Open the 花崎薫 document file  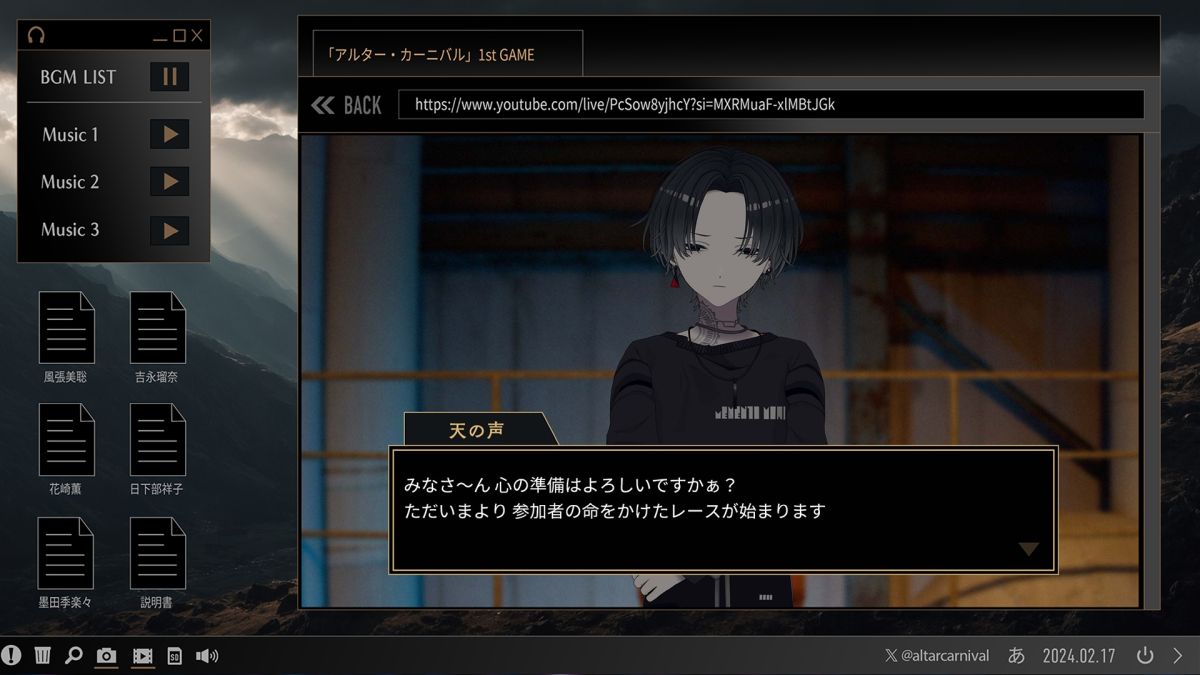coord(66,440)
